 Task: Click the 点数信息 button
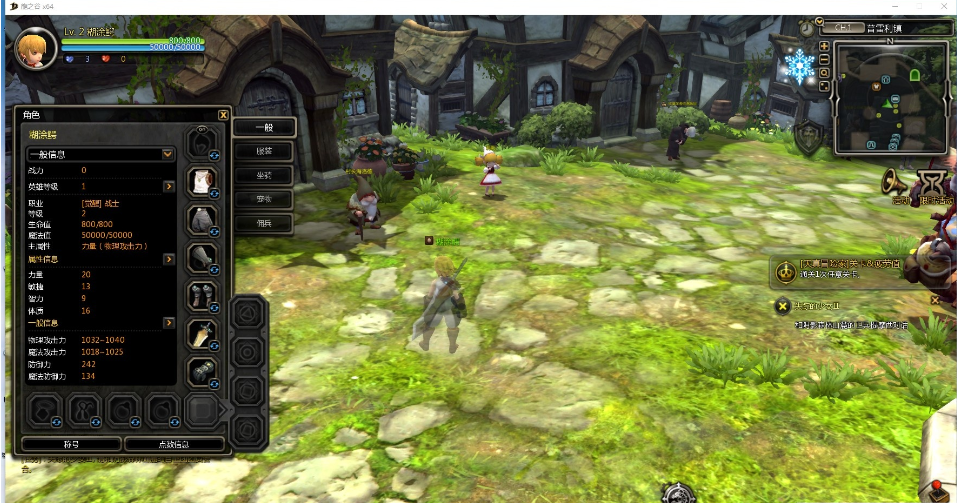coord(173,443)
